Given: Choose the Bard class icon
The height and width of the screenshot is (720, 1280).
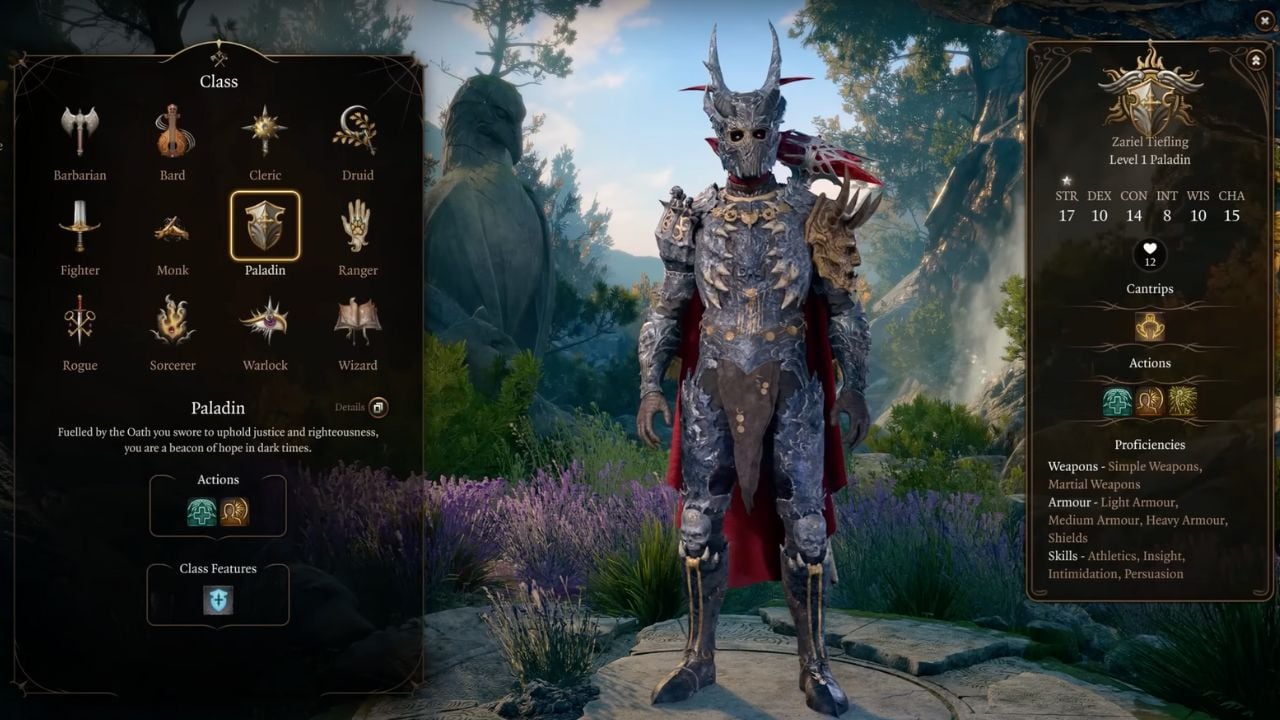Looking at the screenshot, I should pos(172,132).
